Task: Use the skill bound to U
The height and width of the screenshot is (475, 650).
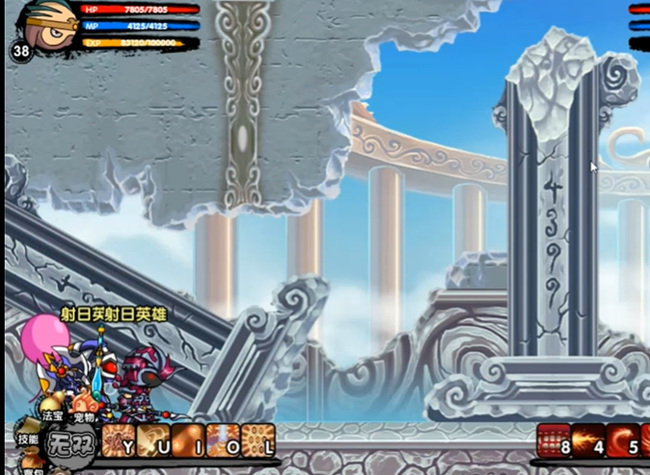Action: click(154, 440)
